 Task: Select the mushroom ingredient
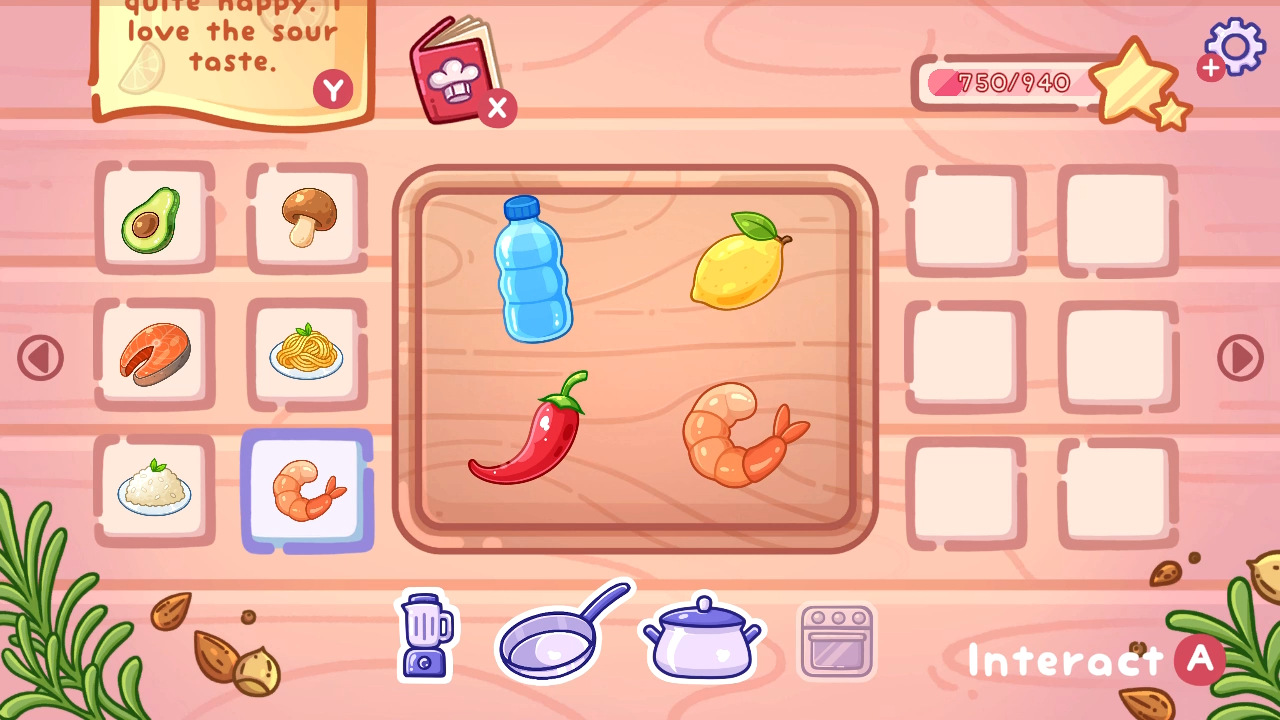click(x=307, y=216)
